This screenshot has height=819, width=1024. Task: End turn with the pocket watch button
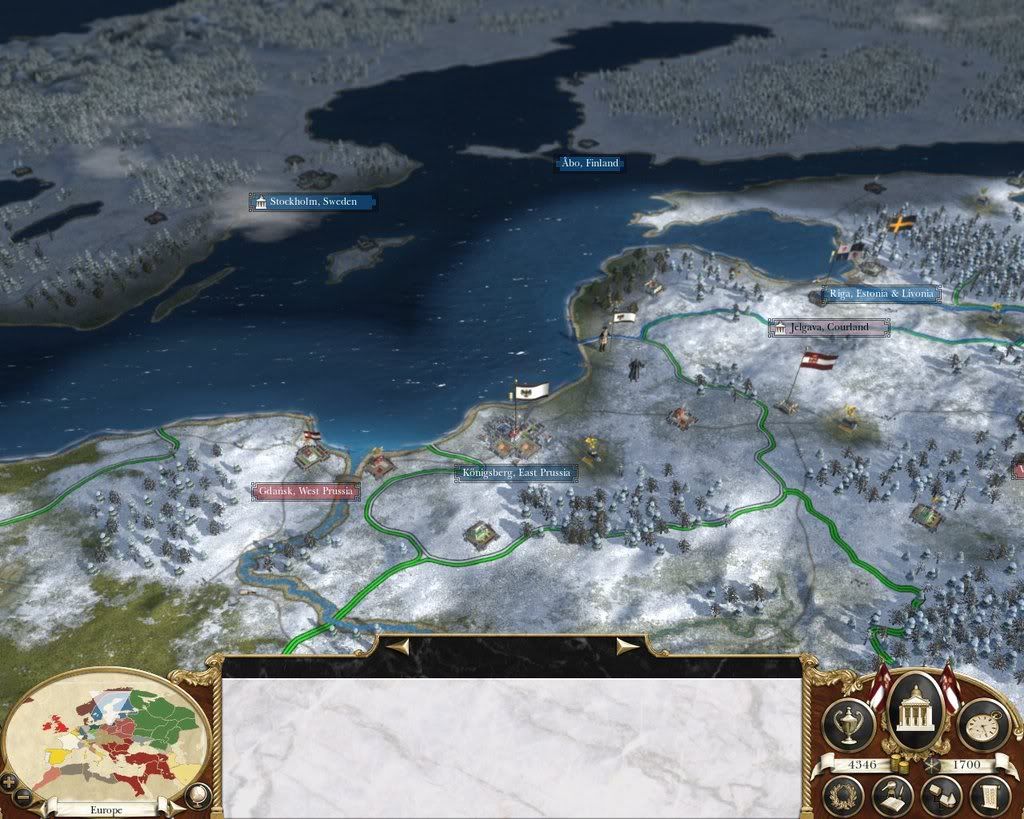coord(982,723)
